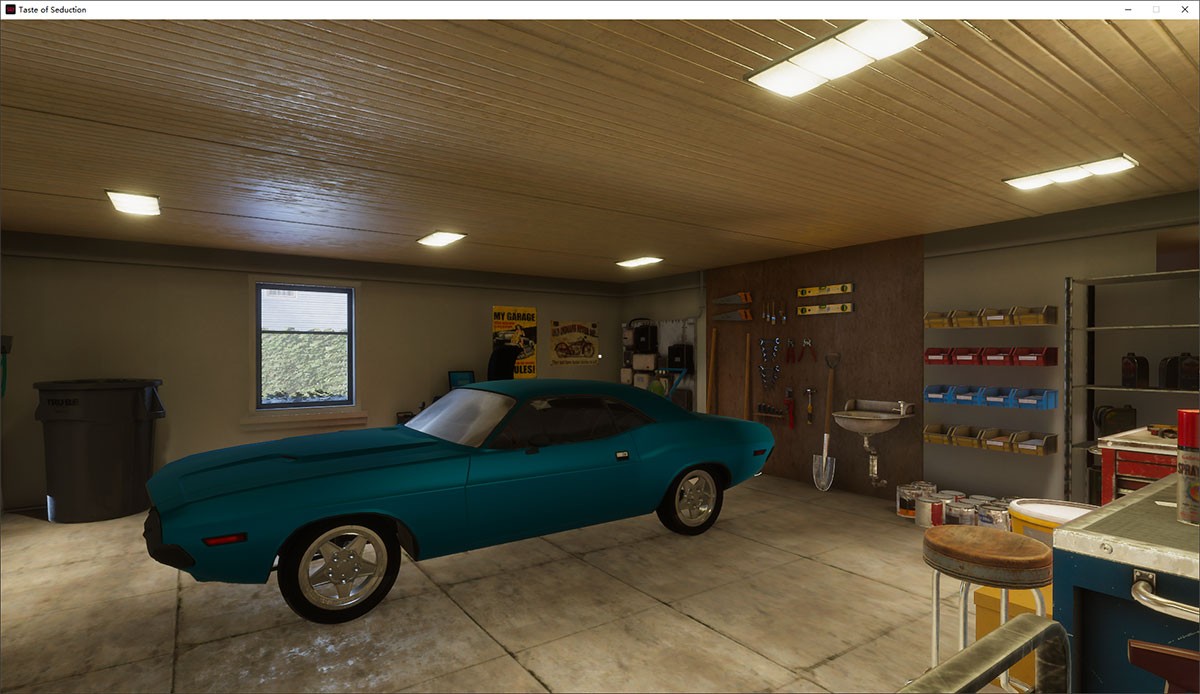
Task: Minimize the game window
Action: click(x=1128, y=9)
